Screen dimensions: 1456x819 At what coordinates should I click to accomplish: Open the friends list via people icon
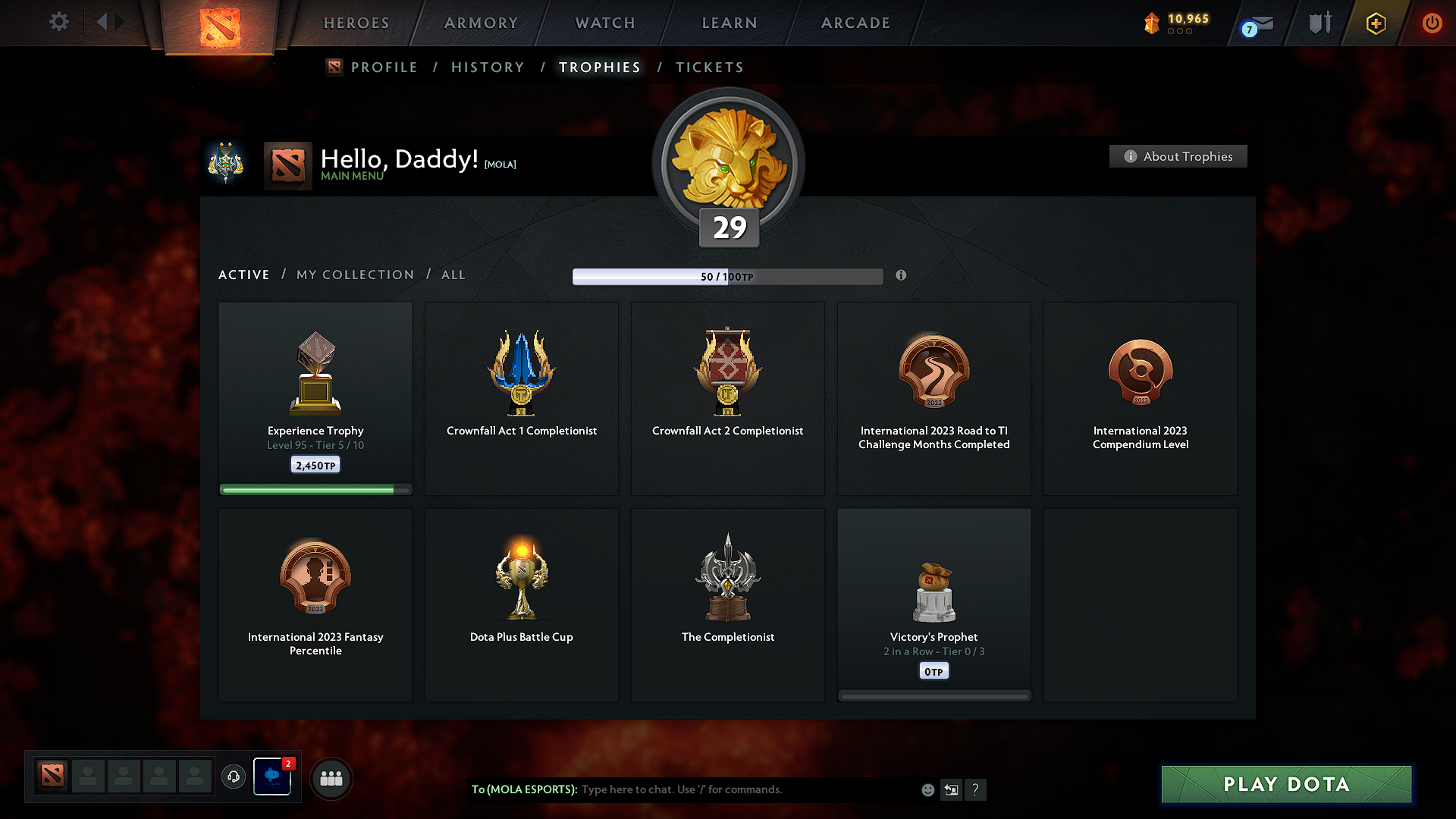[331, 778]
